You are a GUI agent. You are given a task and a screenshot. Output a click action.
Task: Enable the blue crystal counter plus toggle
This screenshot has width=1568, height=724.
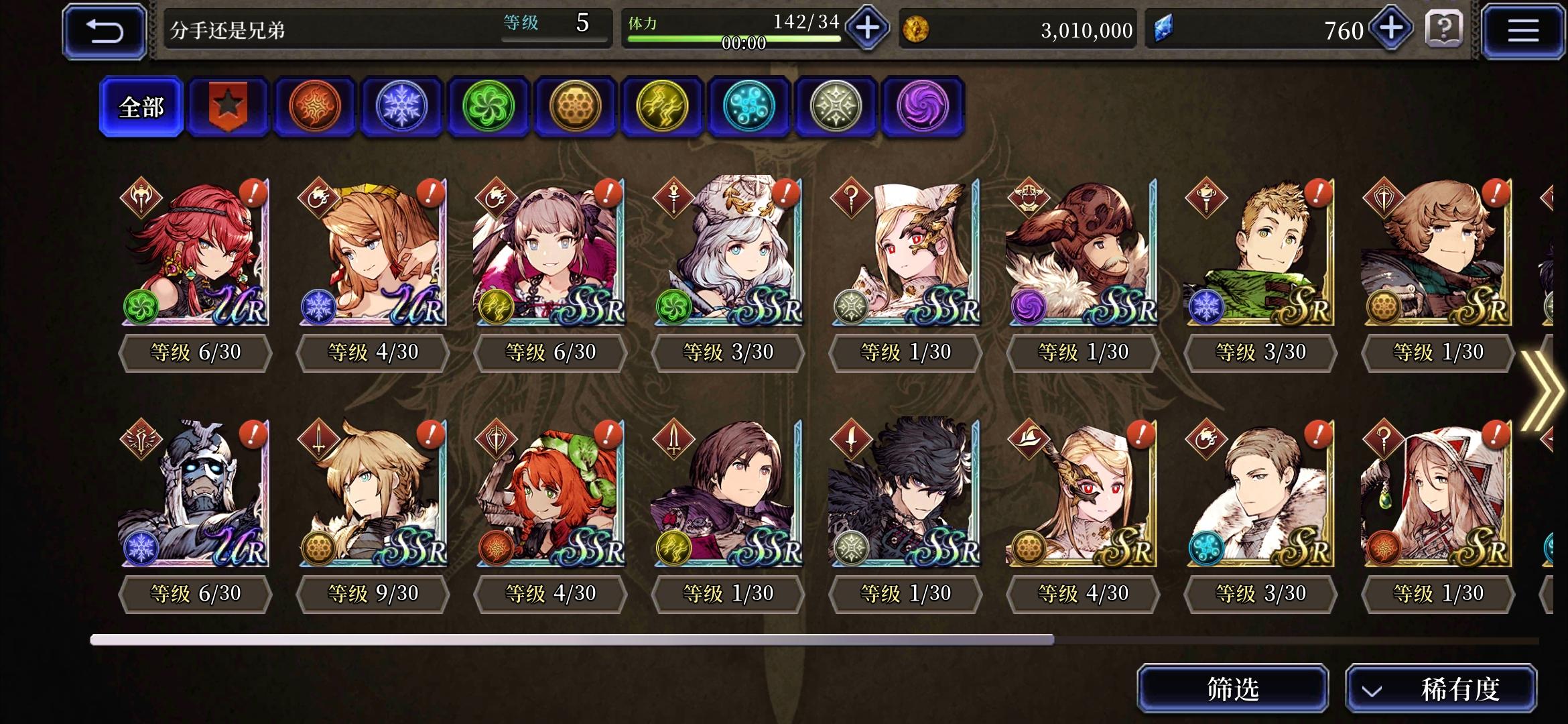[x=1390, y=29]
